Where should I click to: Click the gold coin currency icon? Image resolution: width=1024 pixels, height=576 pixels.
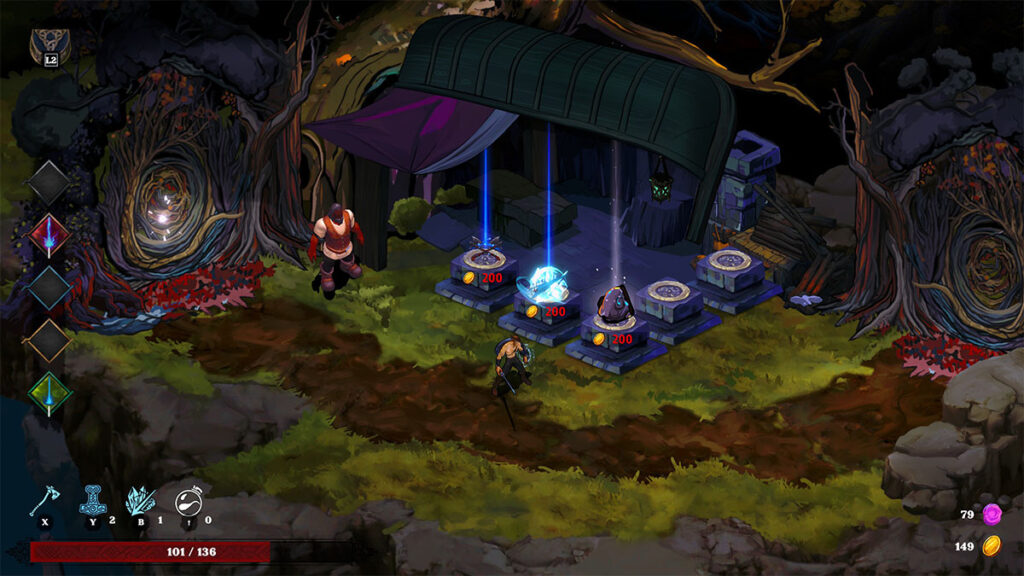pos(992,546)
